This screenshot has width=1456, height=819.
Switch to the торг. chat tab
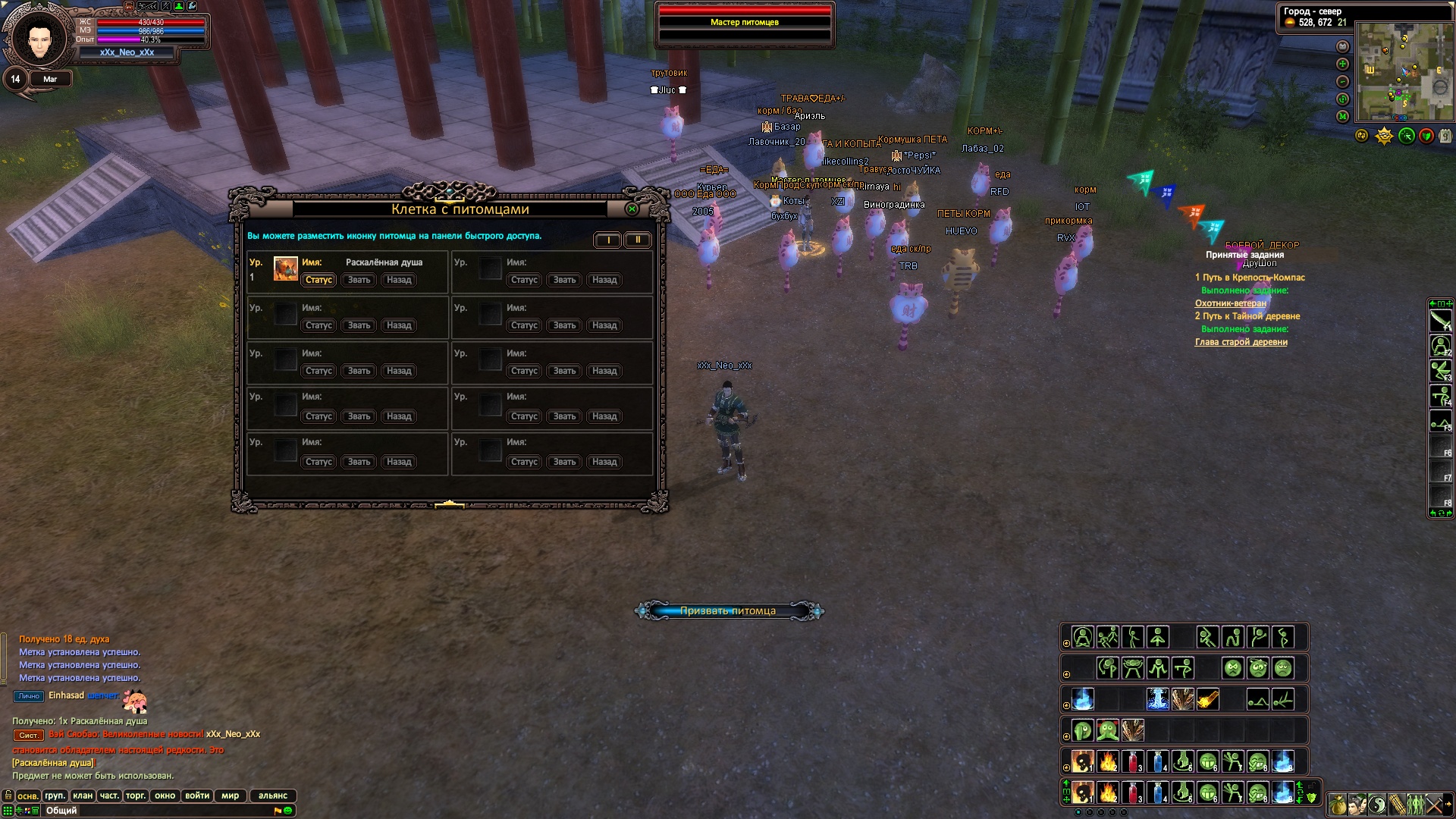pos(136,795)
